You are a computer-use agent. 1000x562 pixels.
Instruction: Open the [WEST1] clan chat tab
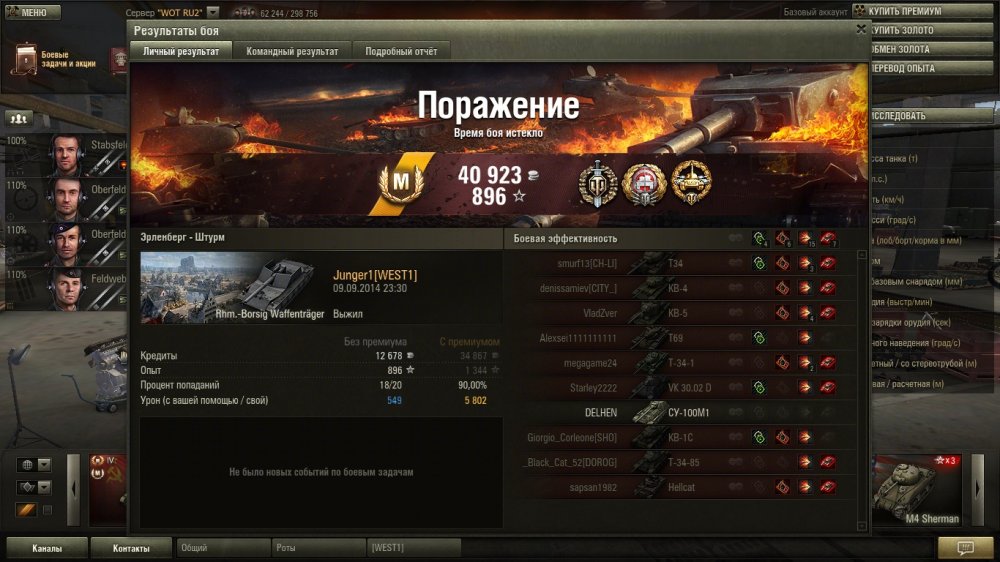(x=413, y=548)
